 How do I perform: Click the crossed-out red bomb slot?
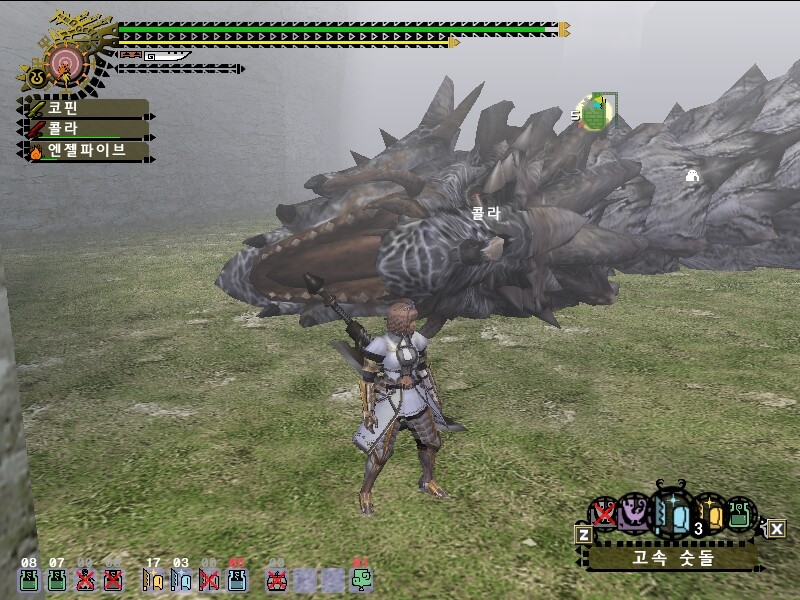(x=275, y=579)
